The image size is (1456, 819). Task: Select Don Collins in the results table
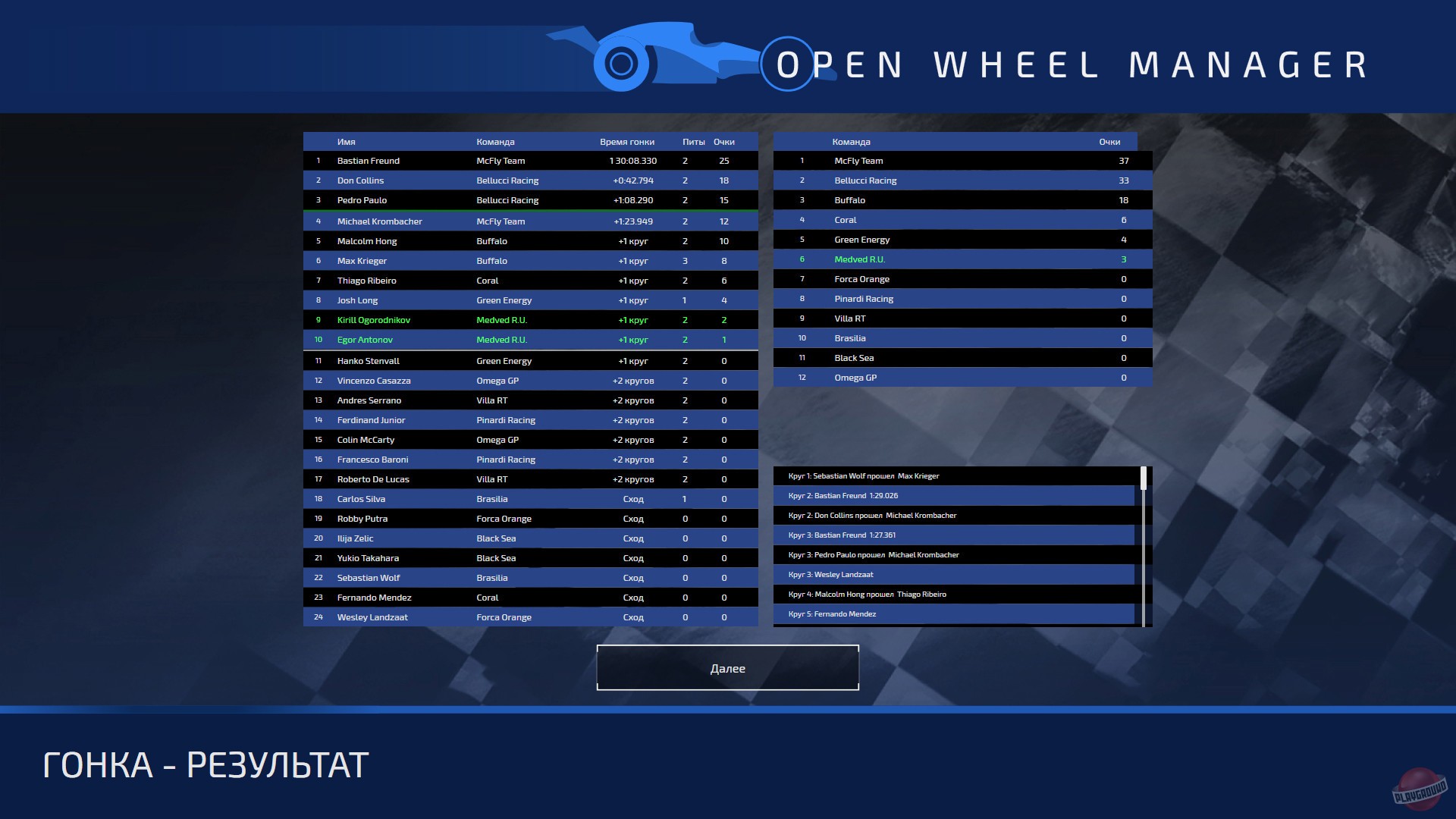[x=531, y=180]
